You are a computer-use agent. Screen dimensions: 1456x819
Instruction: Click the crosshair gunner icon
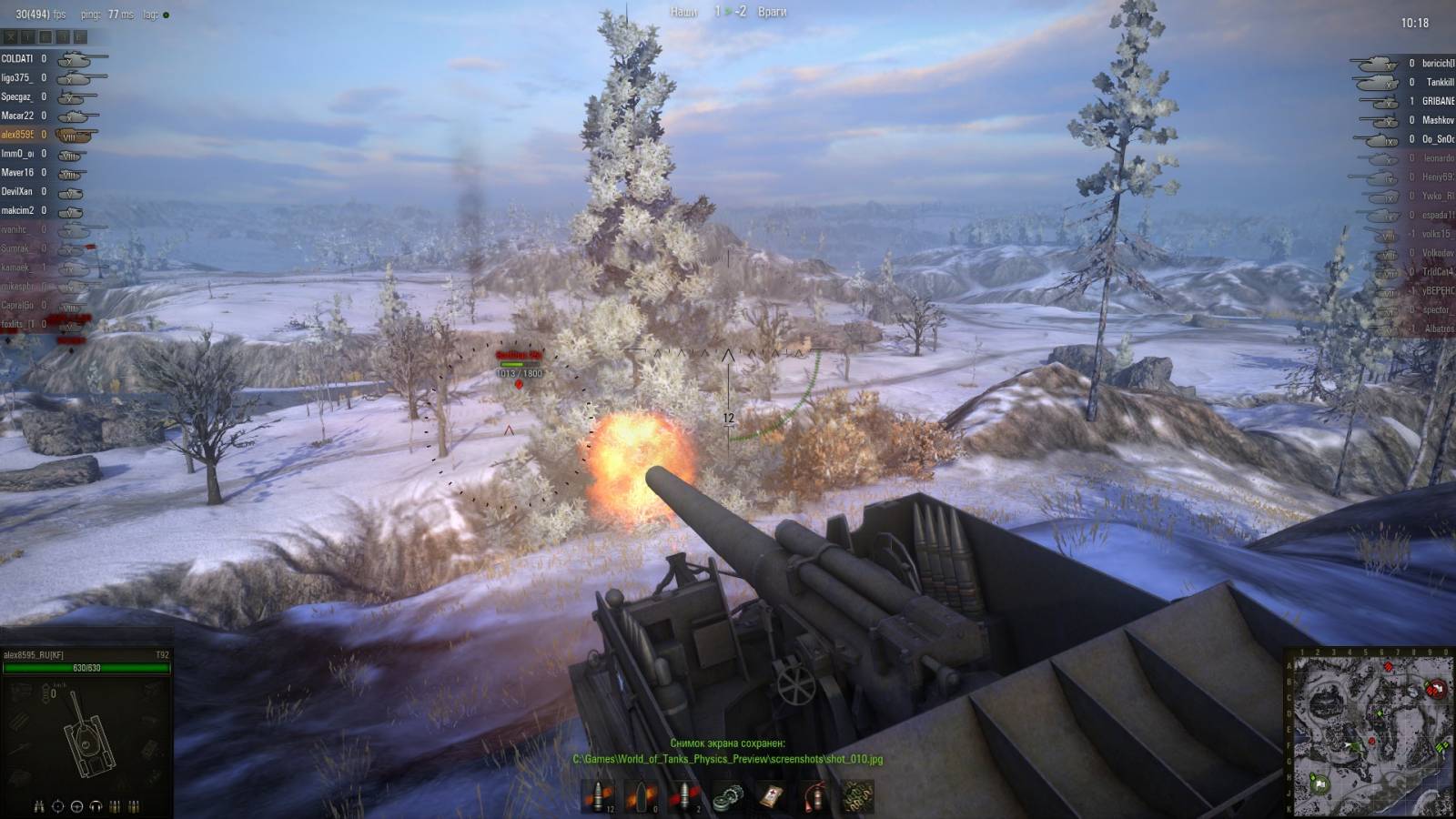pos(58,806)
